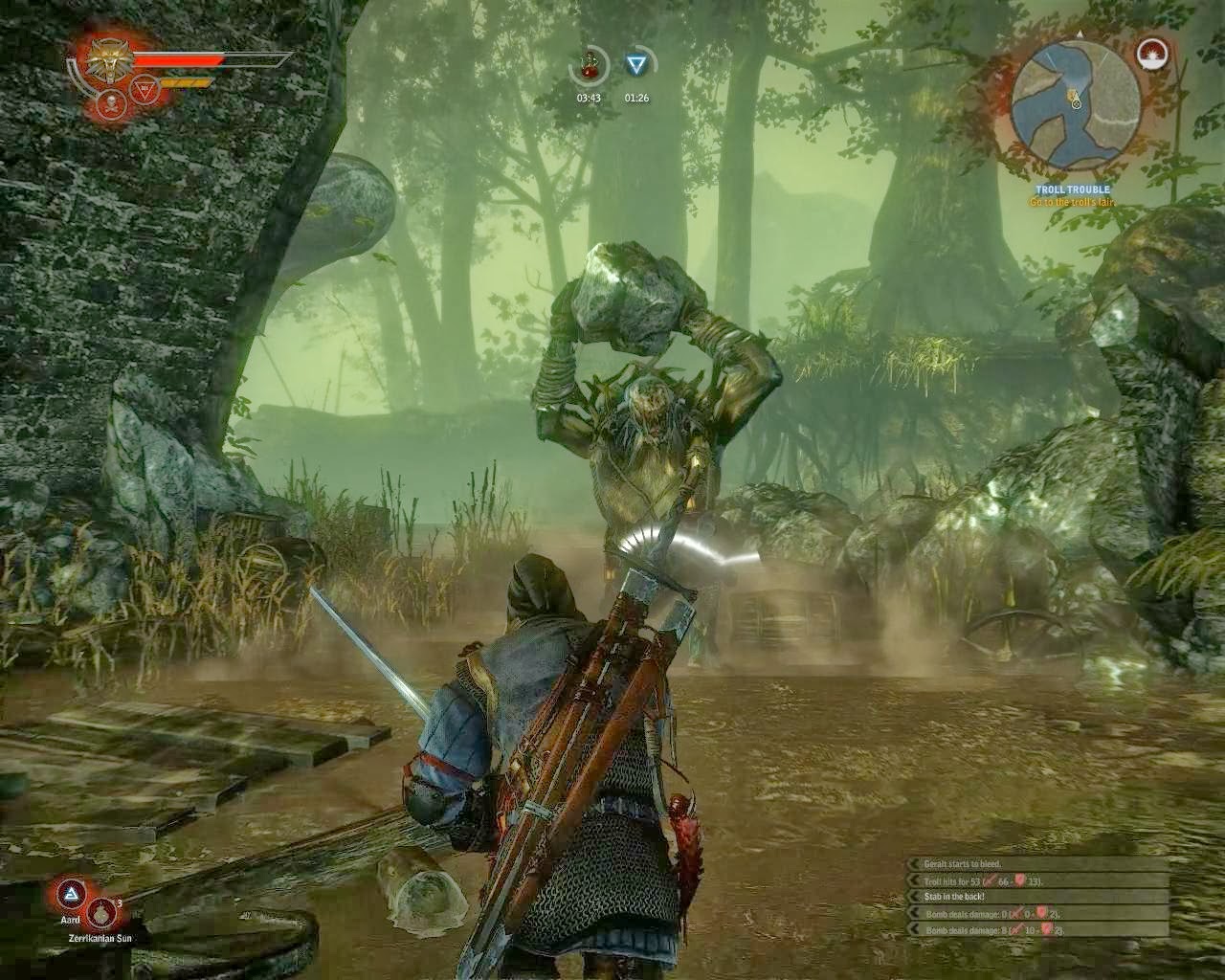
Task: Activate the Aard sign slot
Action: point(70,896)
